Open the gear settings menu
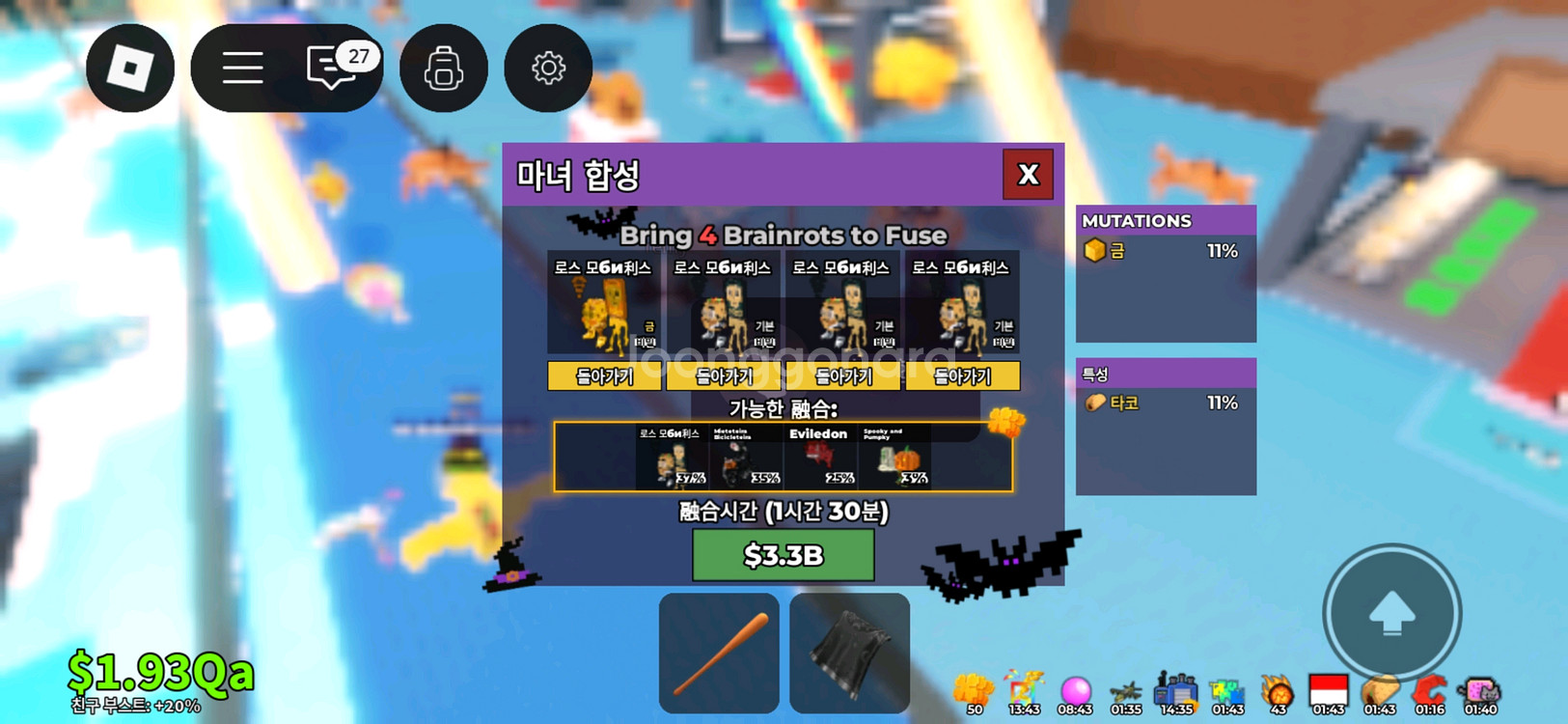 click(548, 69)
